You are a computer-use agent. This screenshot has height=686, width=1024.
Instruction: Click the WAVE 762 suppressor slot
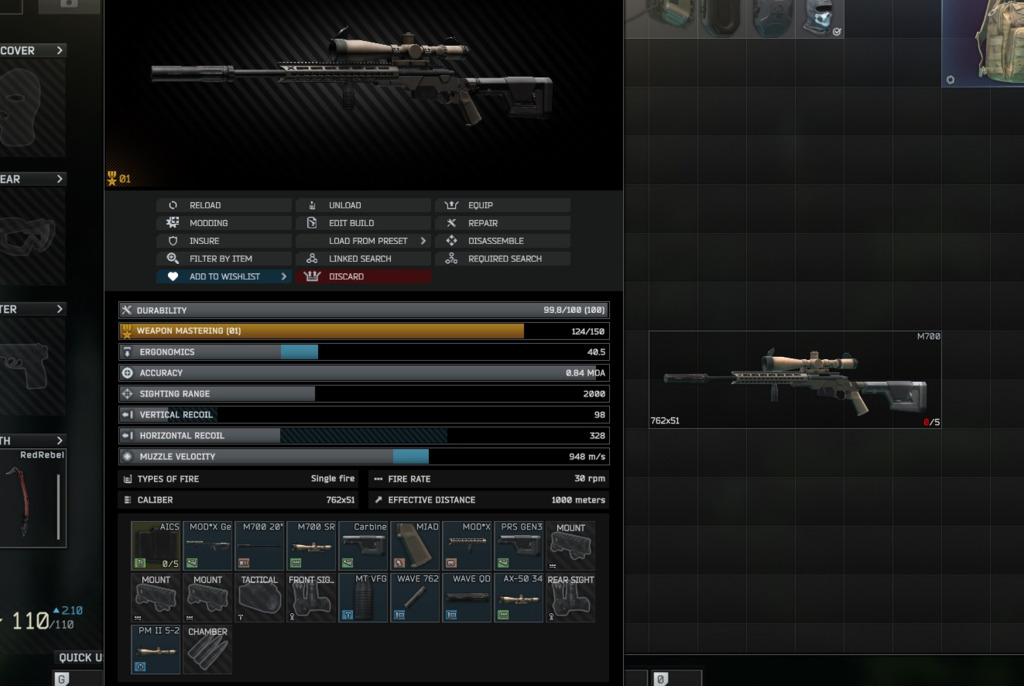click(x=415, y=598)
